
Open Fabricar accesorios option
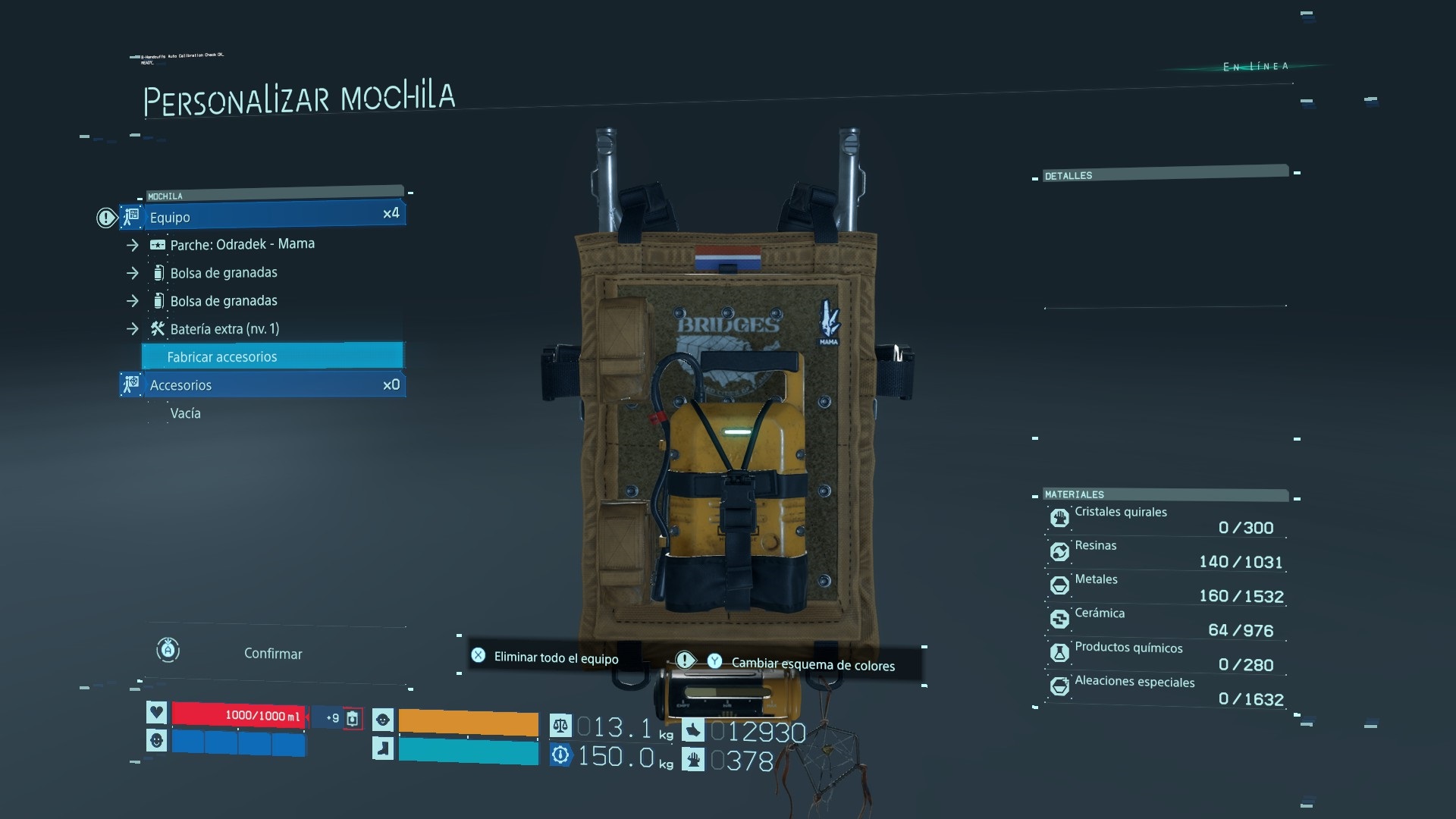(x=273, y=356)
